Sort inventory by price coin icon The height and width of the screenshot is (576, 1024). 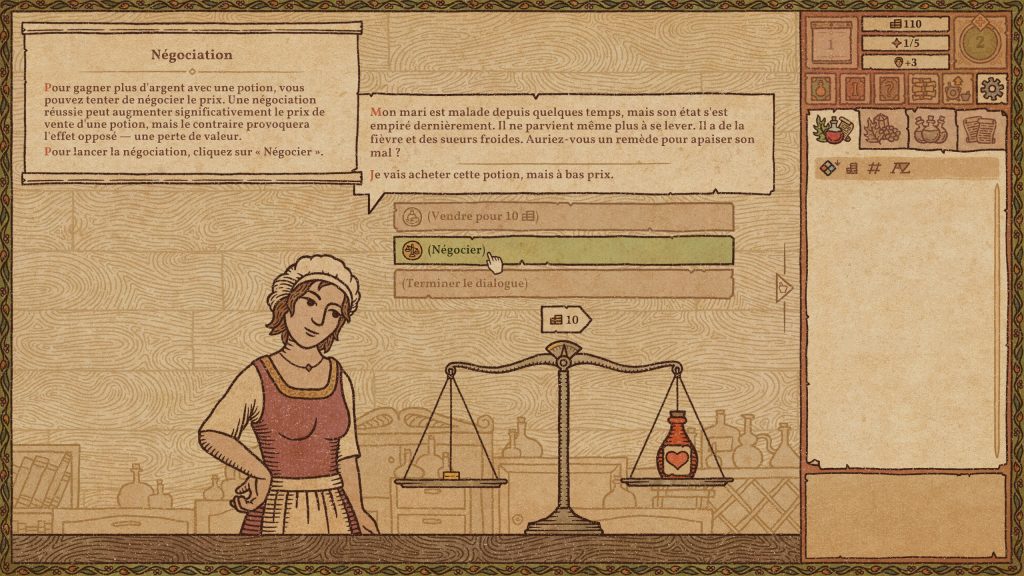(852, 168)
